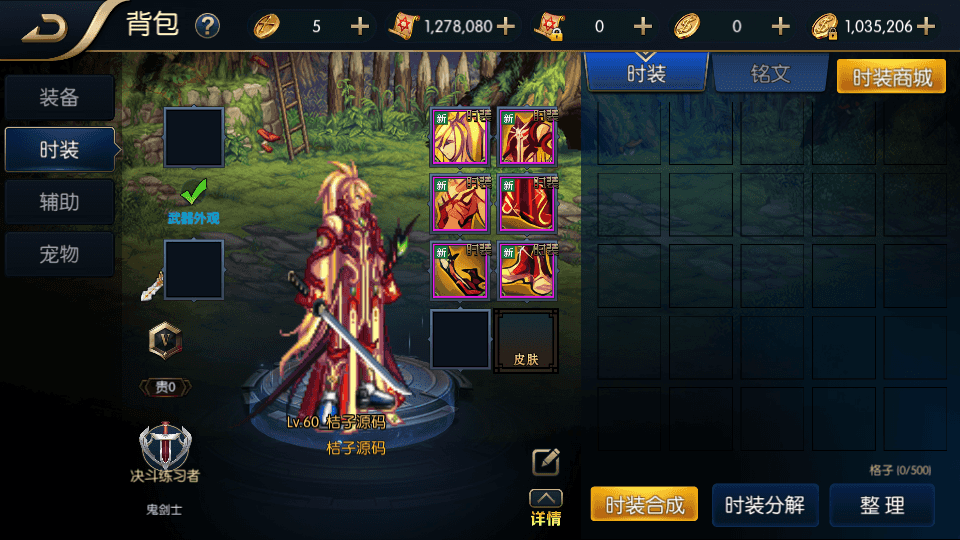Open the 时装商城 fashion shop
This screenshot has height=540, width=960.
[x=890, y=76]
